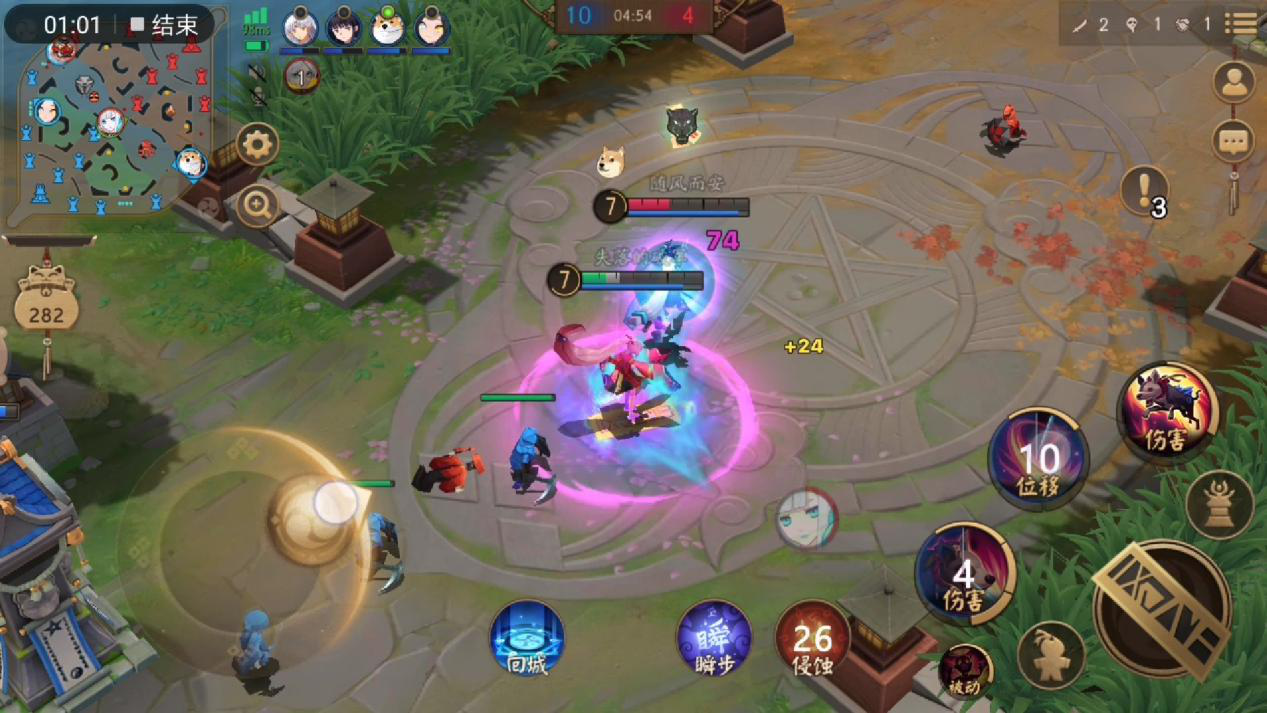
Task: Select the white-haired teammate portrait
Action: pos(299,28)
